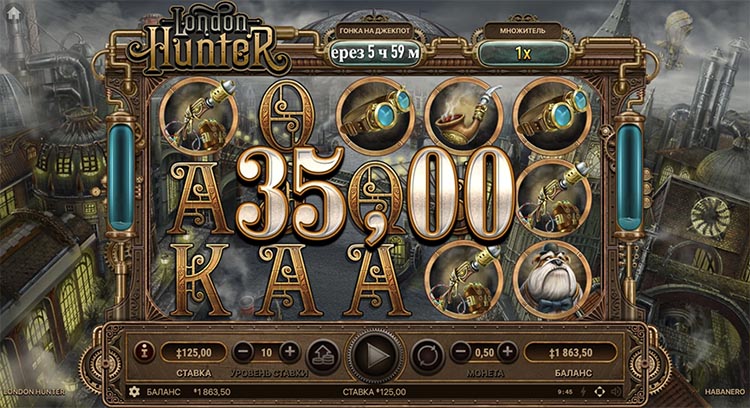Viewport: 750px width, 408px height.
Task: Lower the coin value (Монета)
Action: pos(461,352)
